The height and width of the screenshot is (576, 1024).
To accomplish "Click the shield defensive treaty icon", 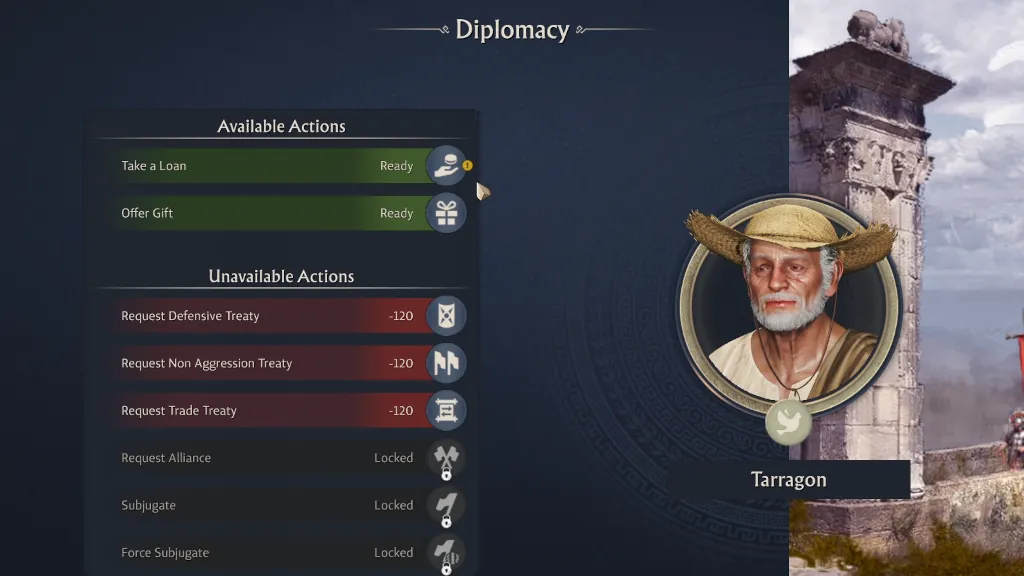I will [x=446, y=316].
